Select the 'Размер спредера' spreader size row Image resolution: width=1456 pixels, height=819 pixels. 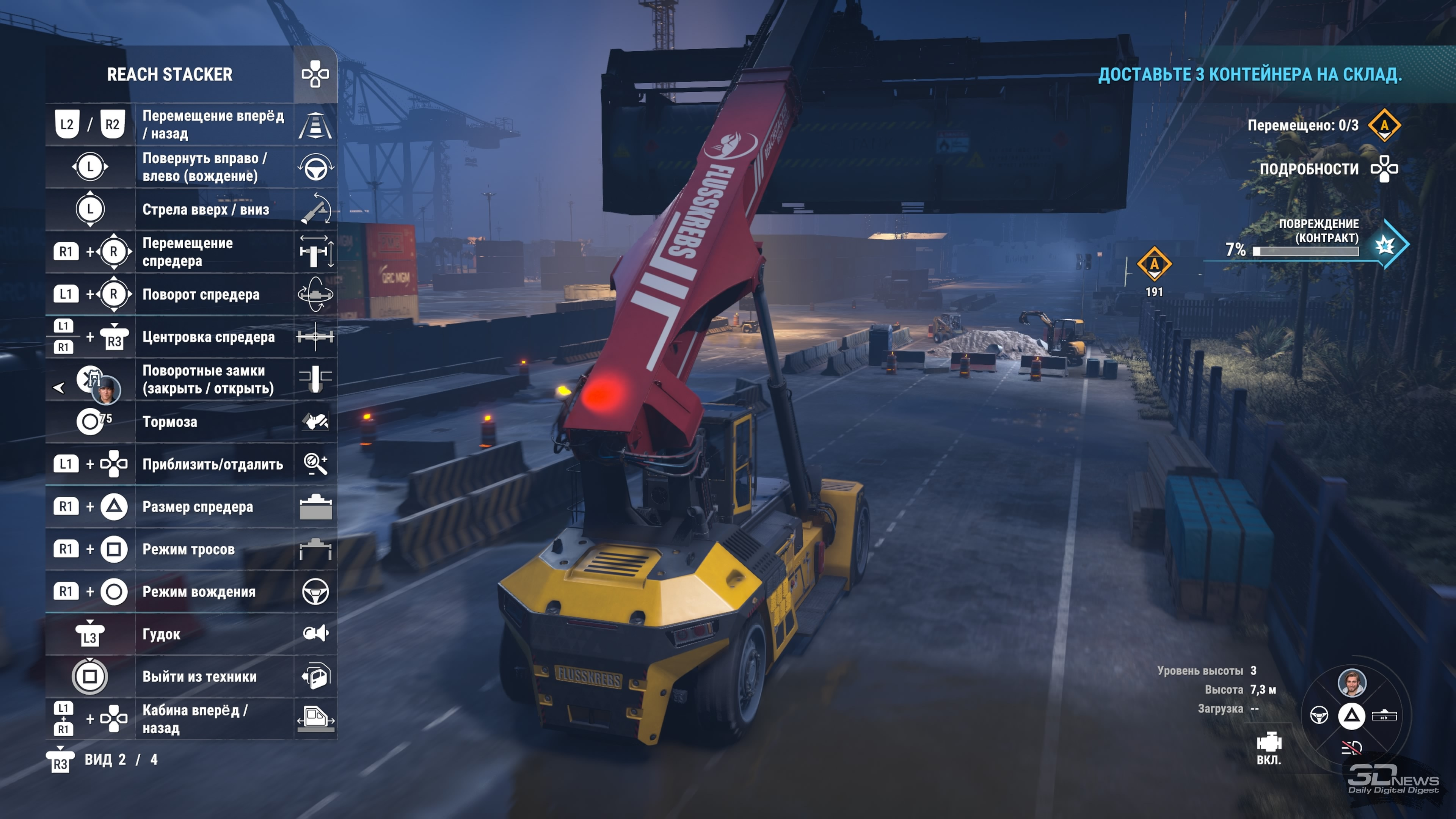191,507
